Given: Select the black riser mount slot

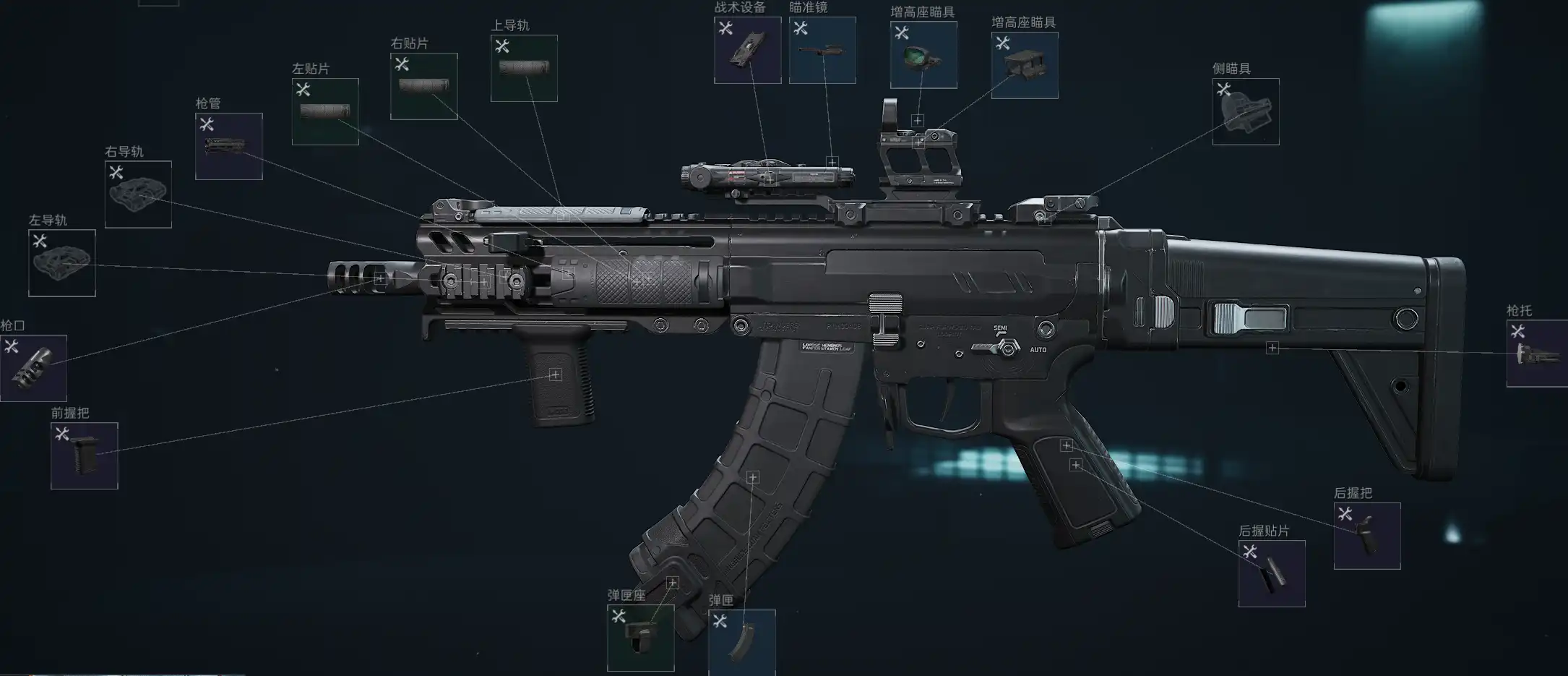Looking at the screenshot, I should click(1025, 65).
